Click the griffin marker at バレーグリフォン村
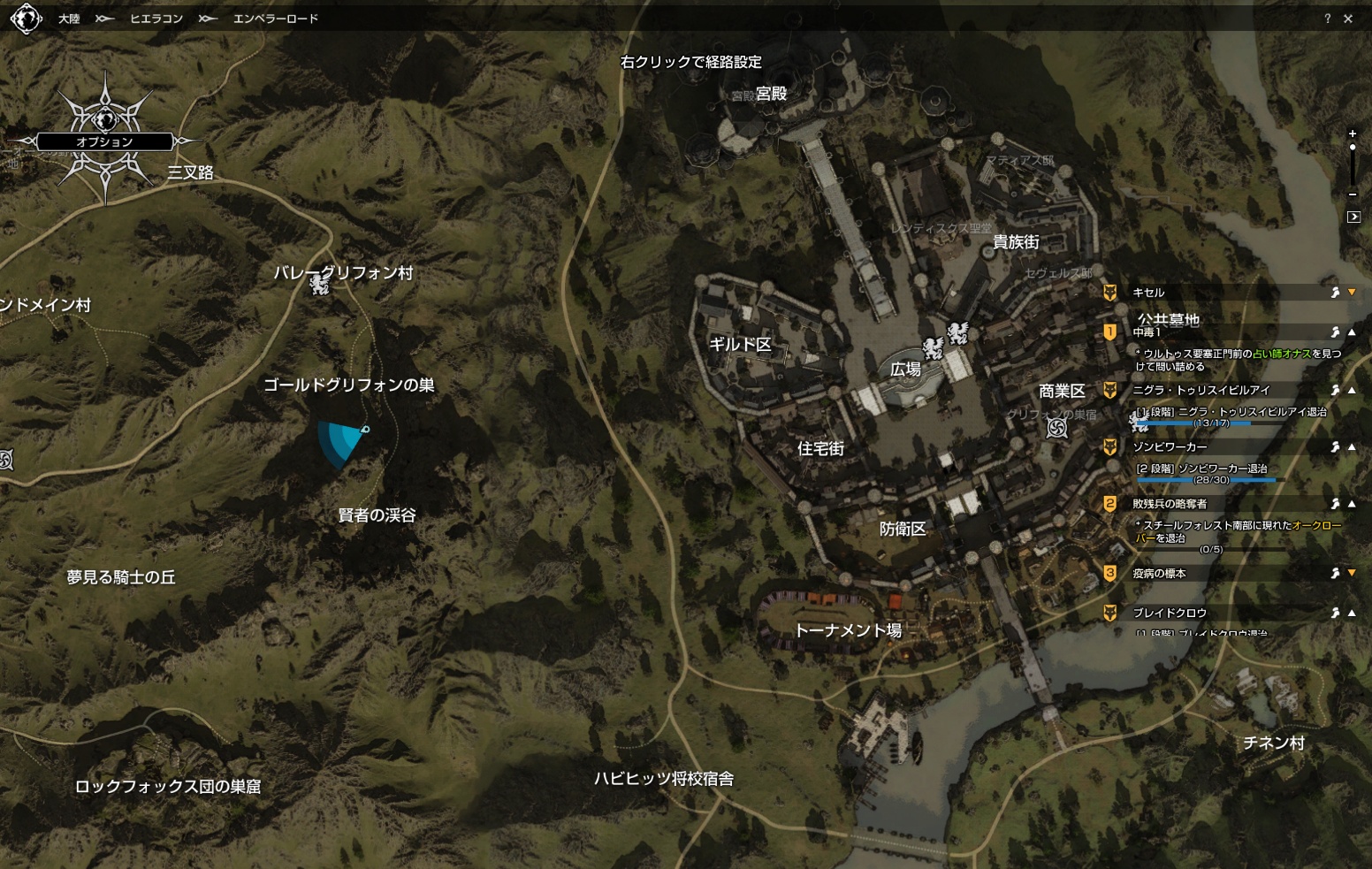Image resolution: width=1372 pixels, height=869 pixels. coord(319,285)
